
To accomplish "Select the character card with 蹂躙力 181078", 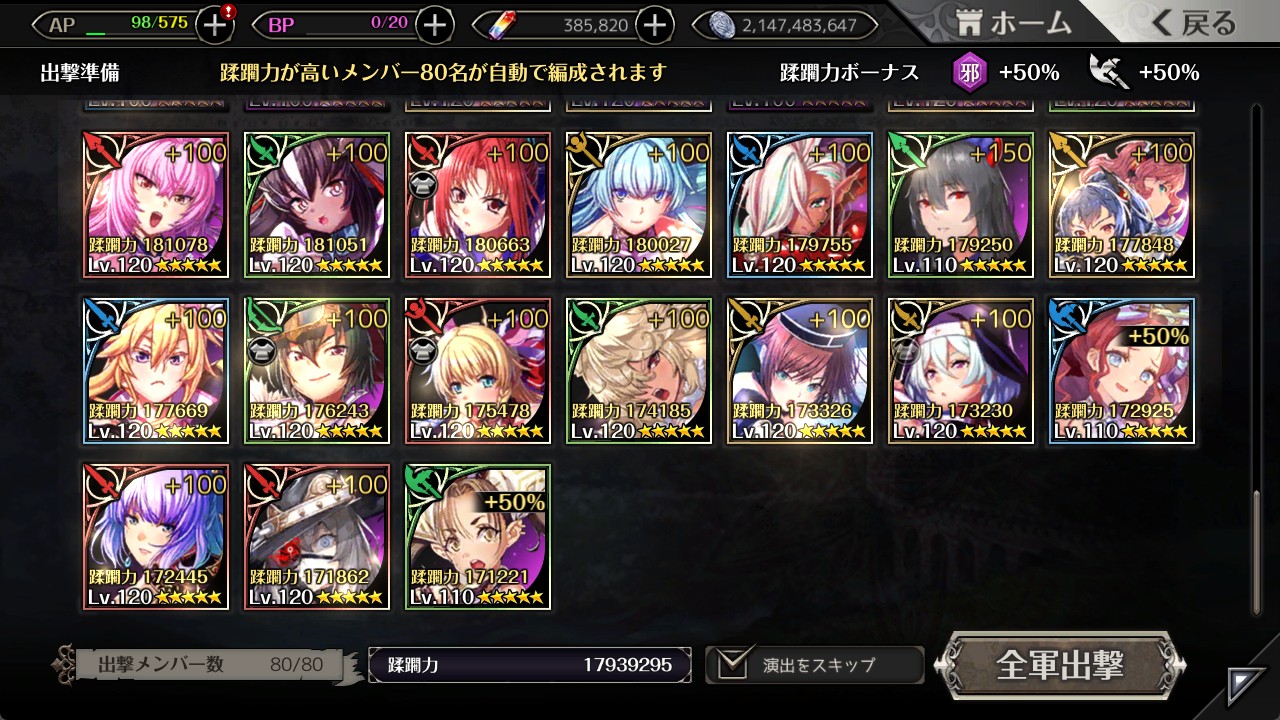I will (x=157, y=205).
